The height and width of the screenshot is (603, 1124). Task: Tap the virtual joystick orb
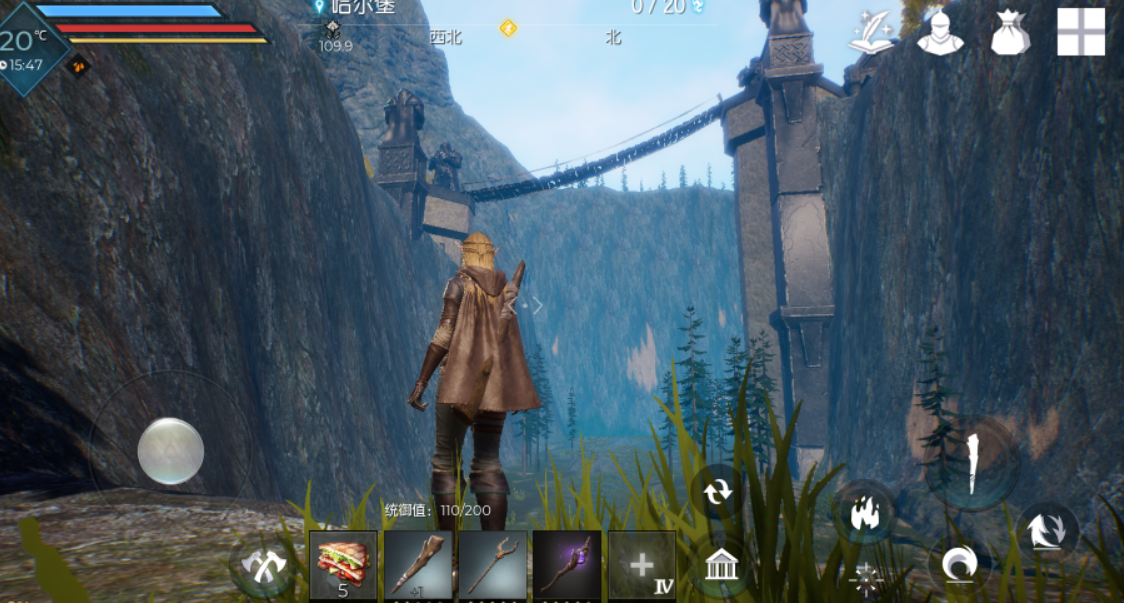tap(171, 451)
